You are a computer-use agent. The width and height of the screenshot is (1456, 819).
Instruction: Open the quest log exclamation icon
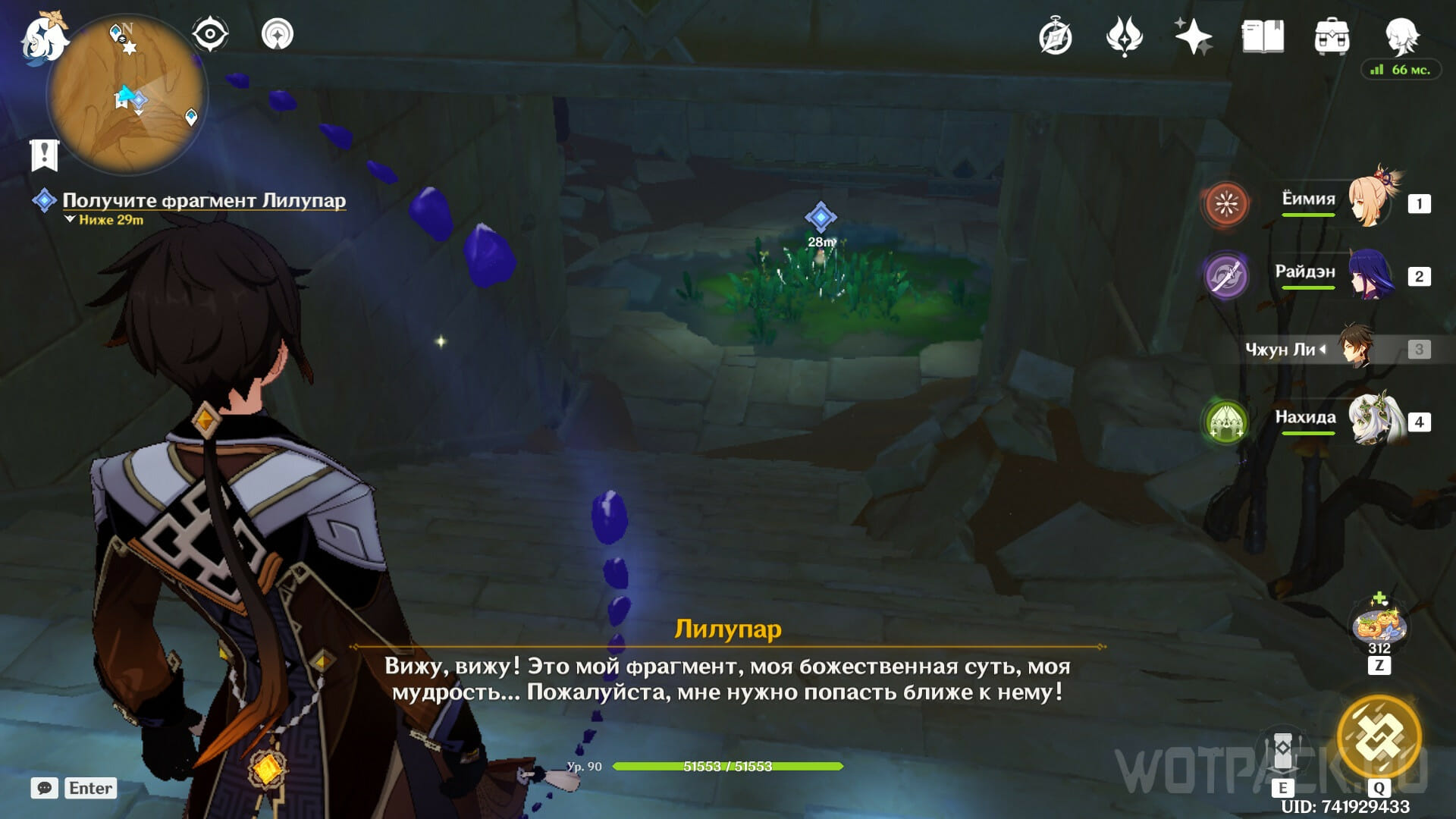(x=44, y=155)
